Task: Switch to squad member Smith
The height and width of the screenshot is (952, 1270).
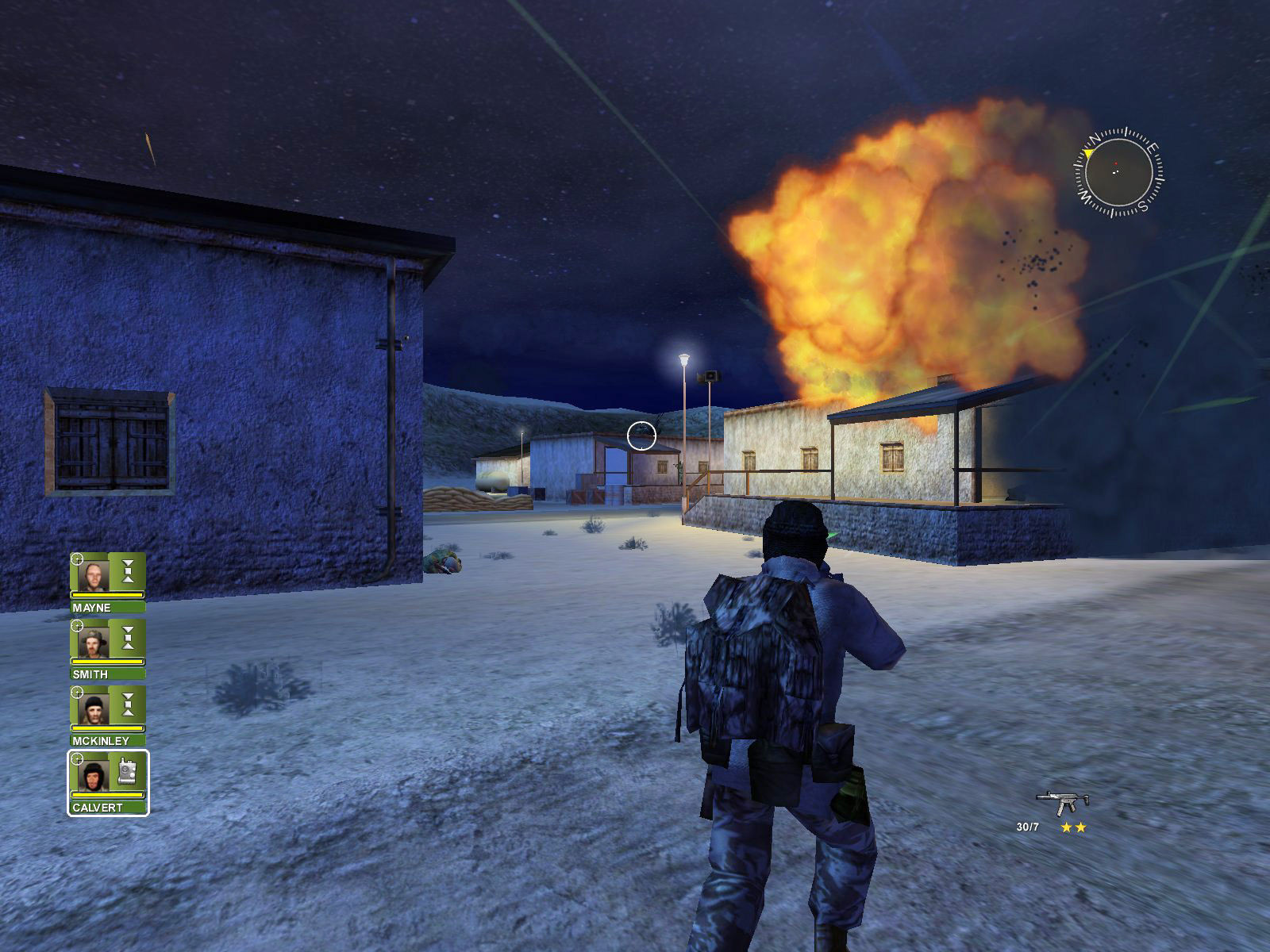Action: 94,641
